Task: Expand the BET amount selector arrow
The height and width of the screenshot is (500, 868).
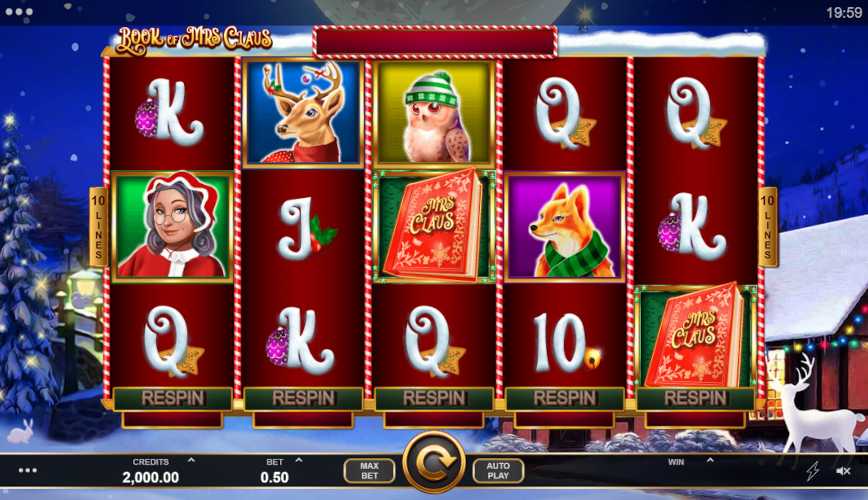Action: (x=298, y=461)
